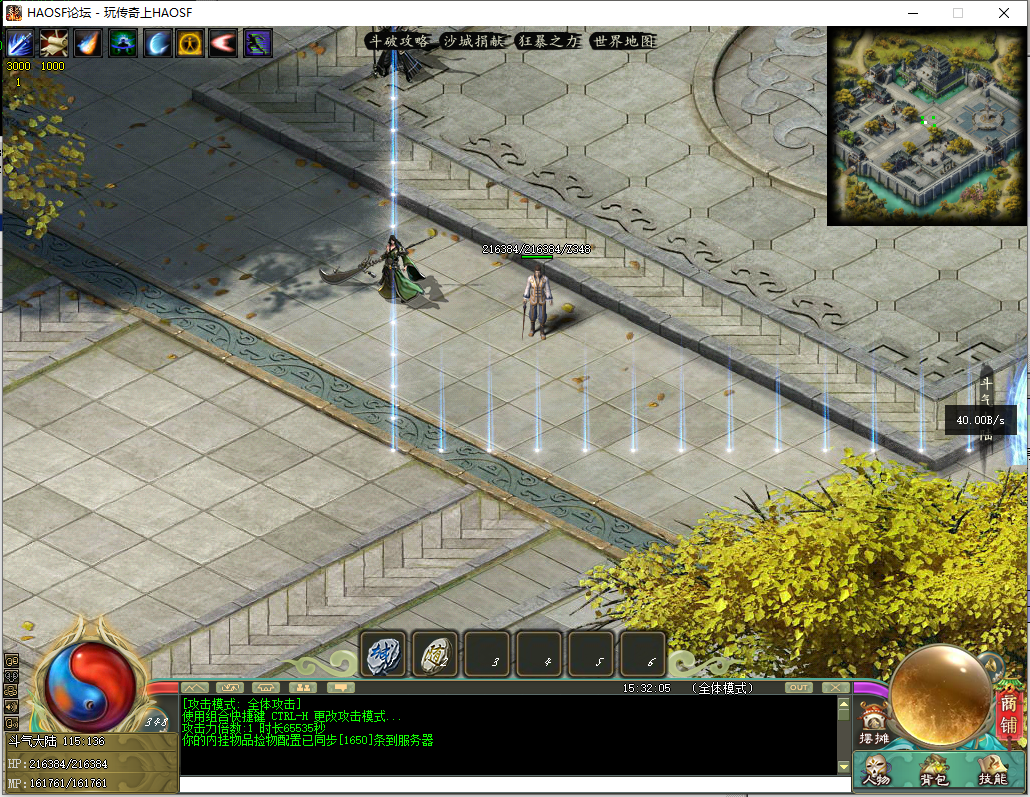Activate the green meditating figure skill

[123, 43]
